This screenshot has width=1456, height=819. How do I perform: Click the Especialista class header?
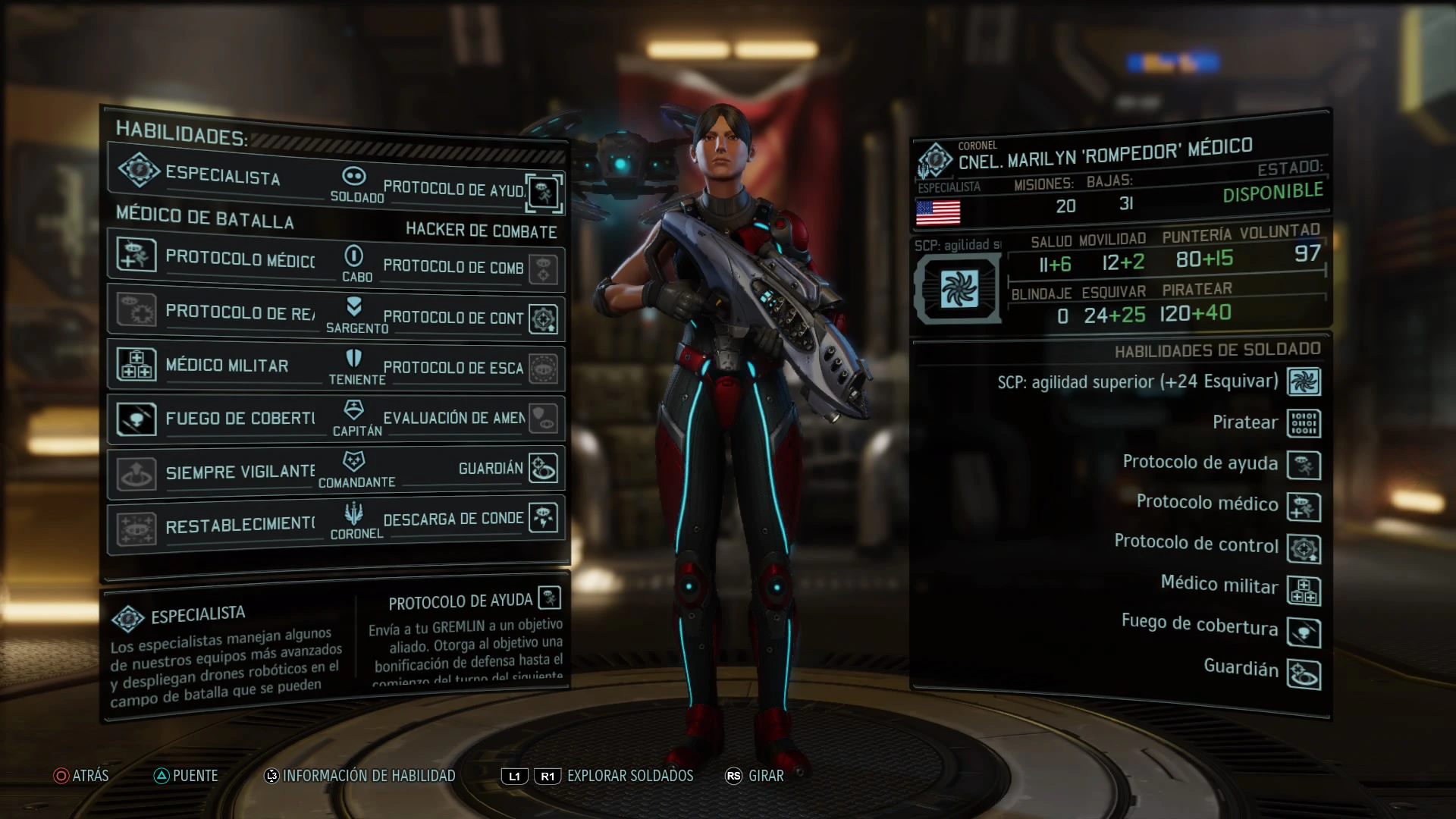tap(220, 175)
